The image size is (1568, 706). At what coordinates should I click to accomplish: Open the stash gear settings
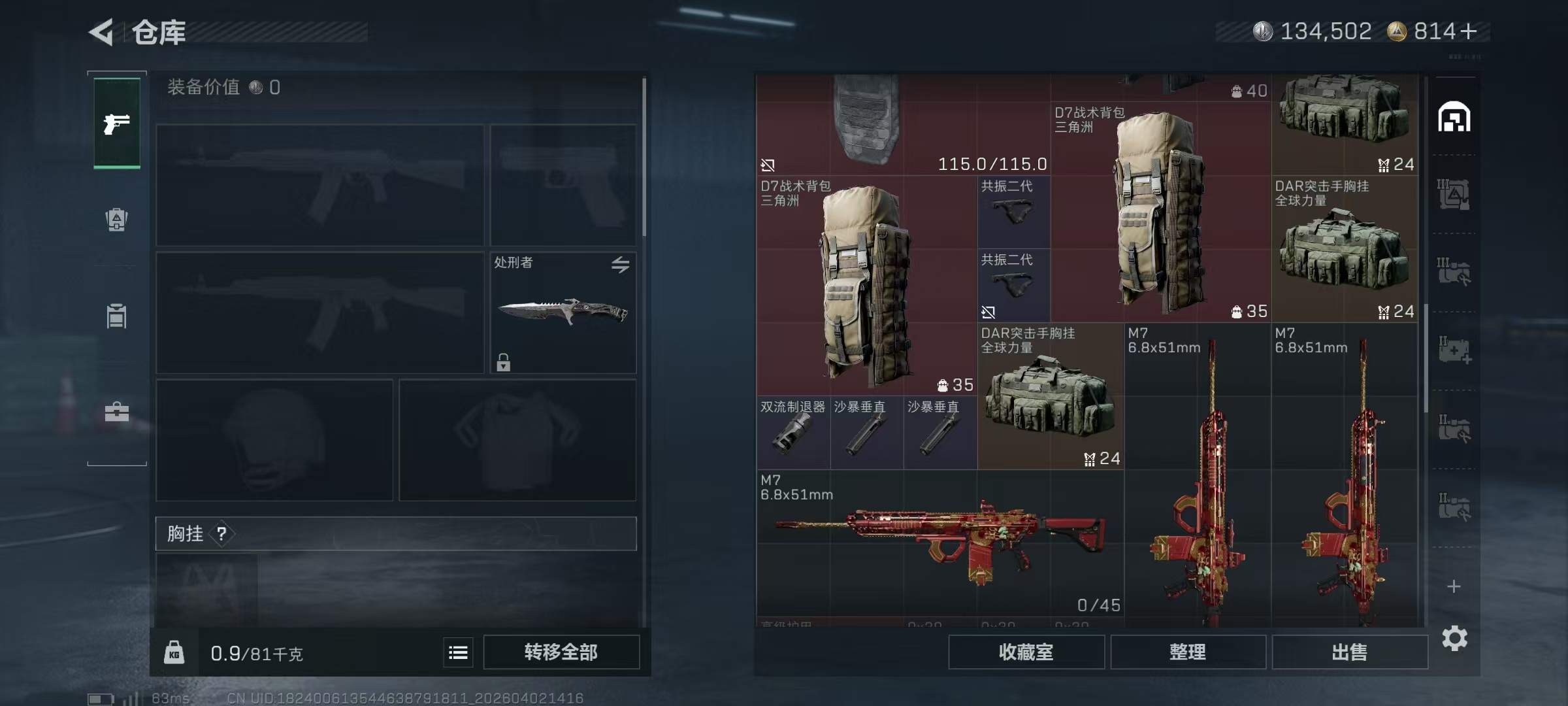[1454, 638]
